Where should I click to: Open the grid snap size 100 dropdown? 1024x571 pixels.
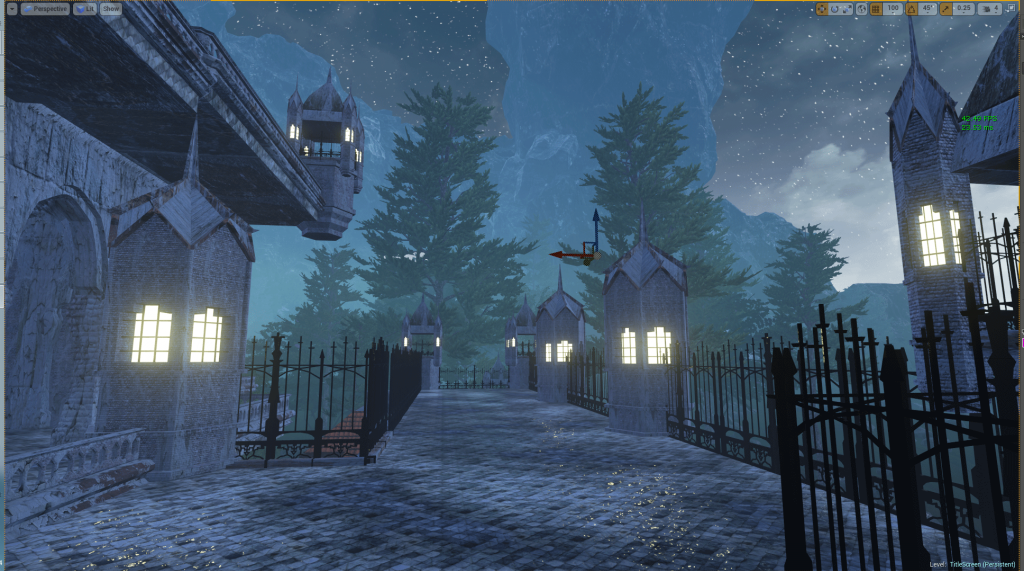pyautogui.click(x=893, y=8)
